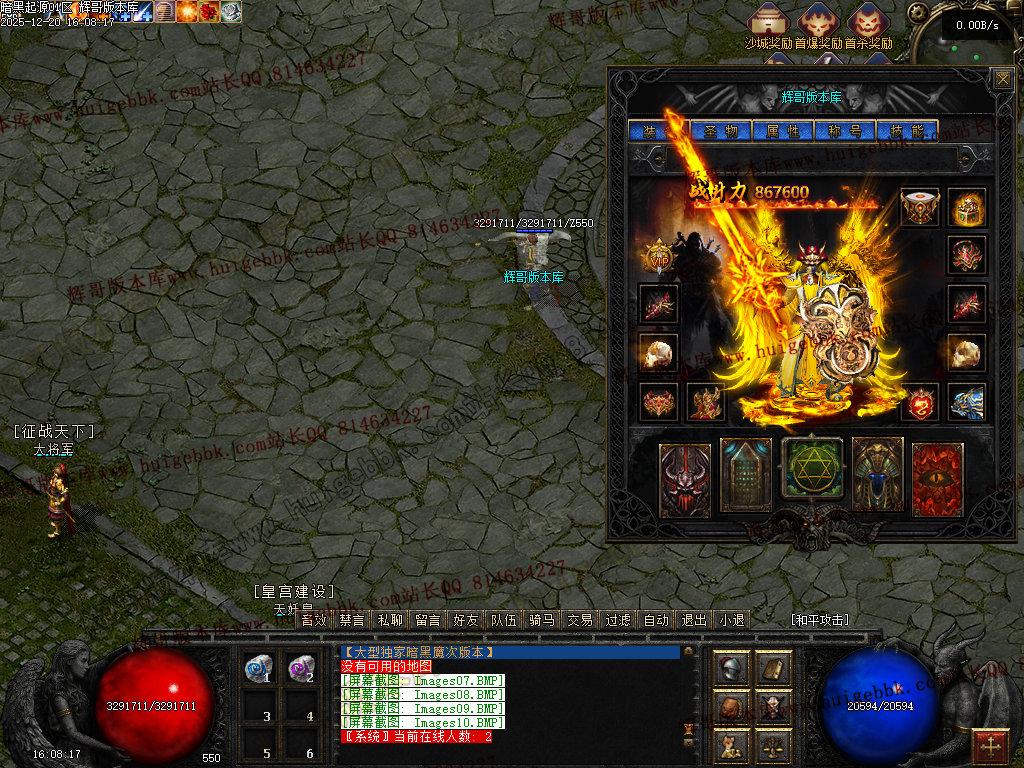Viewport: 1024px width, 768px height.
Task: Select the red dragon eye card slot
Action: [937, 479]
